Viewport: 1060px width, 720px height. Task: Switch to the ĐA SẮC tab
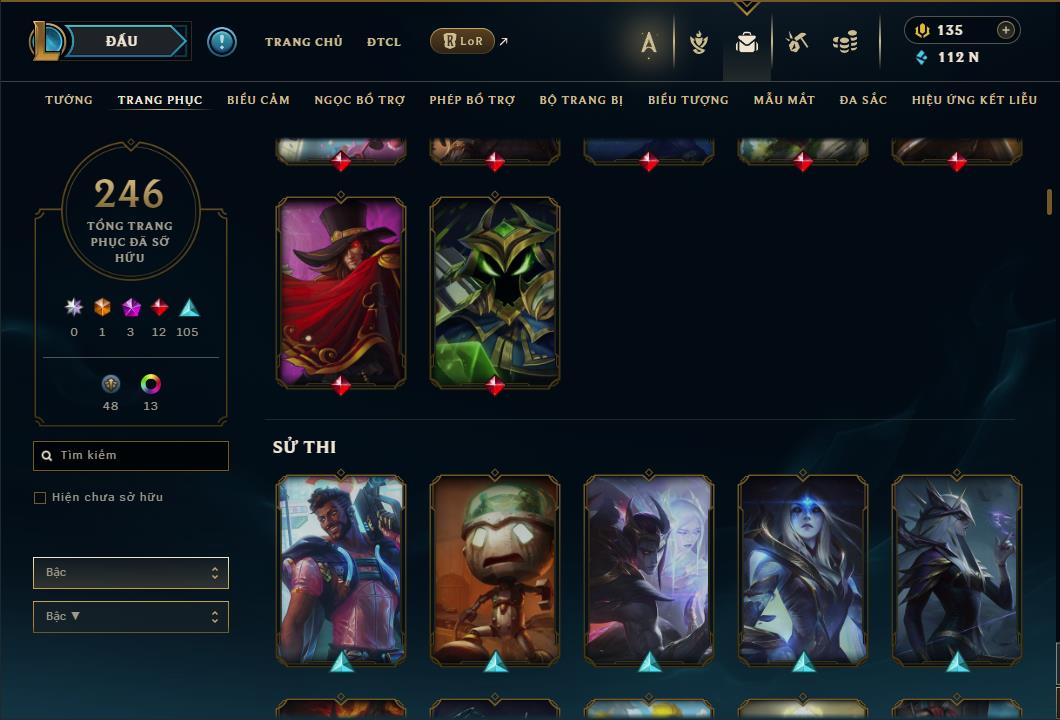(x=863, y=100)
